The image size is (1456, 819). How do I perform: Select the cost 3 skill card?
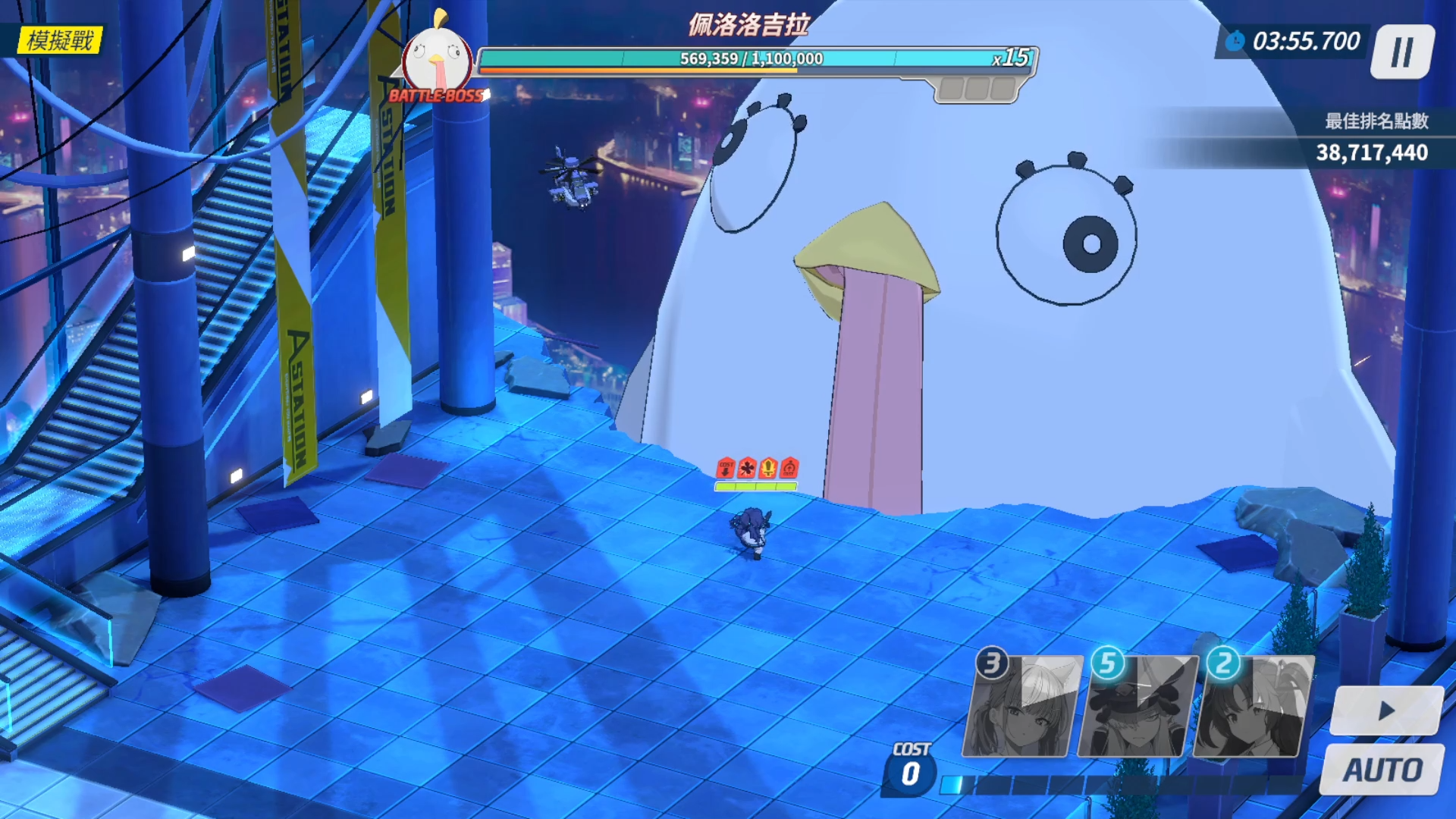click(1022, 707)
